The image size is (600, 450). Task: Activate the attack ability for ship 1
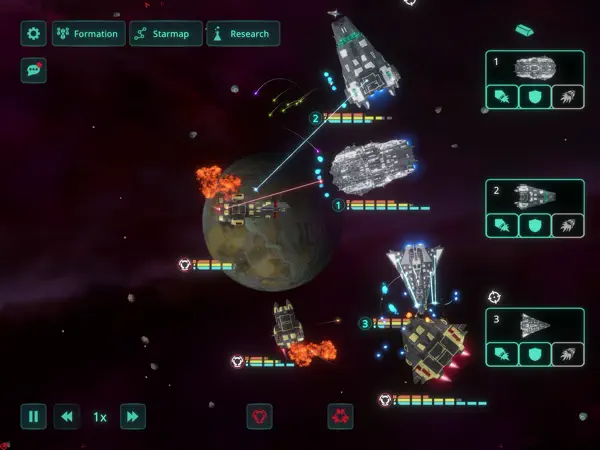(502, 97)
